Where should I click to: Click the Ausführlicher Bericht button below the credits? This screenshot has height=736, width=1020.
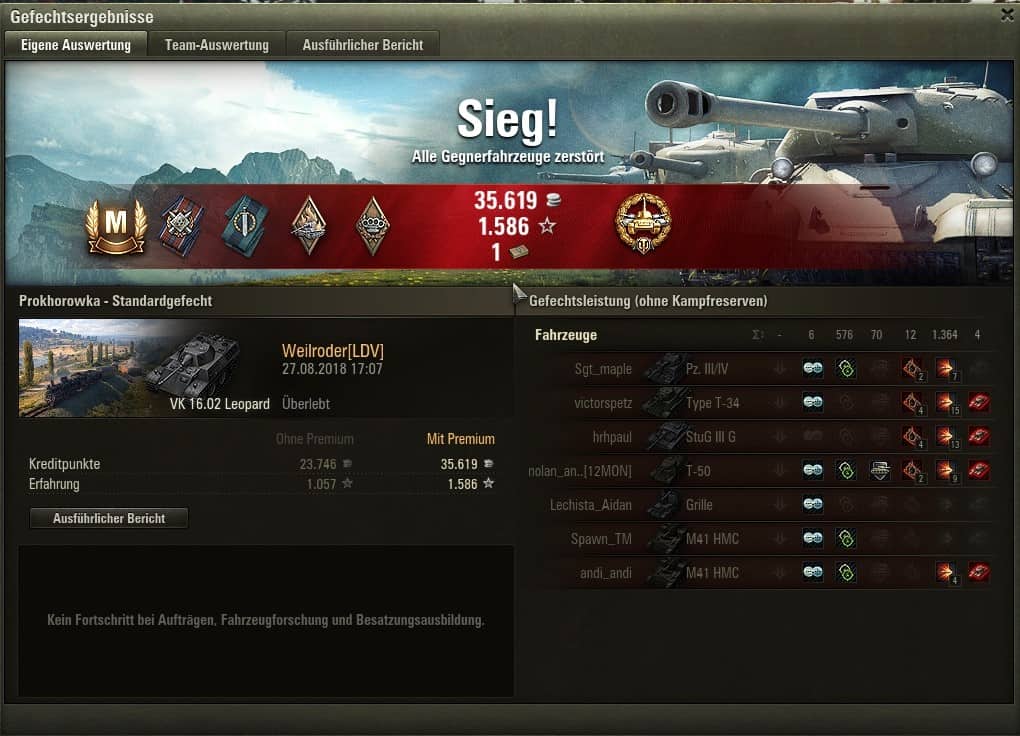tap(109, 518)
